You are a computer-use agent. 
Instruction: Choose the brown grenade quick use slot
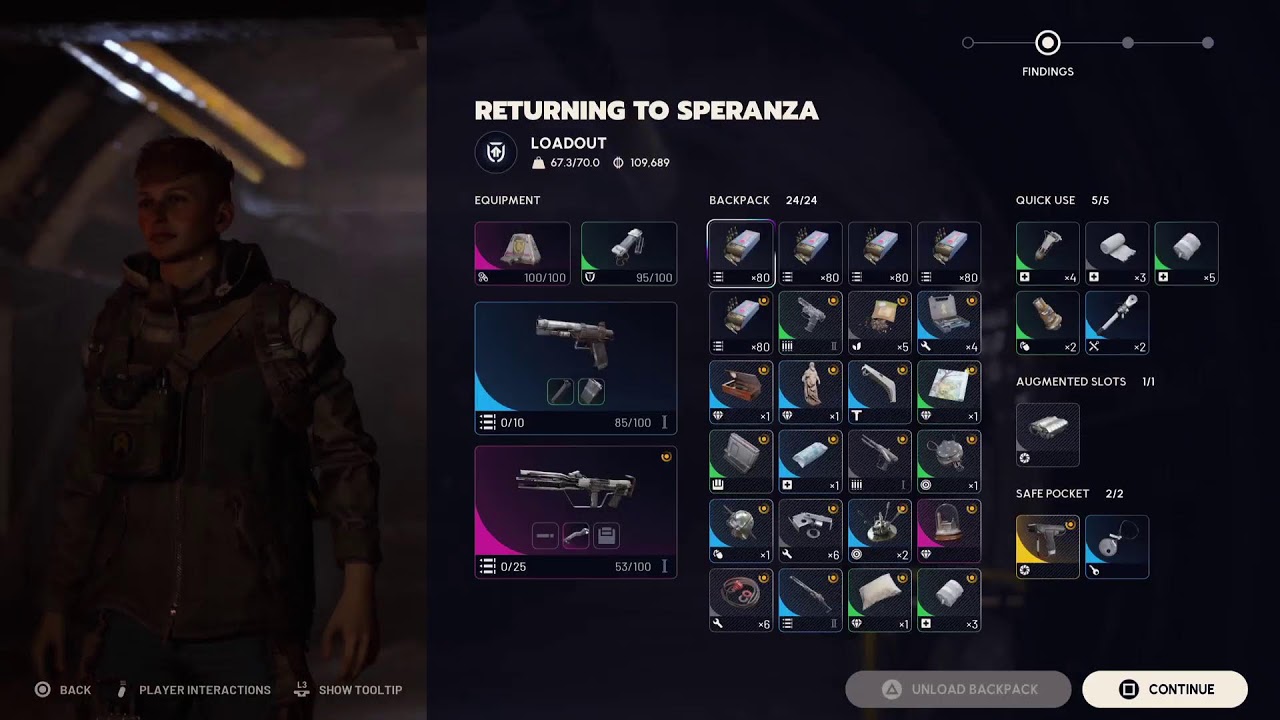tap(1047, 323)
